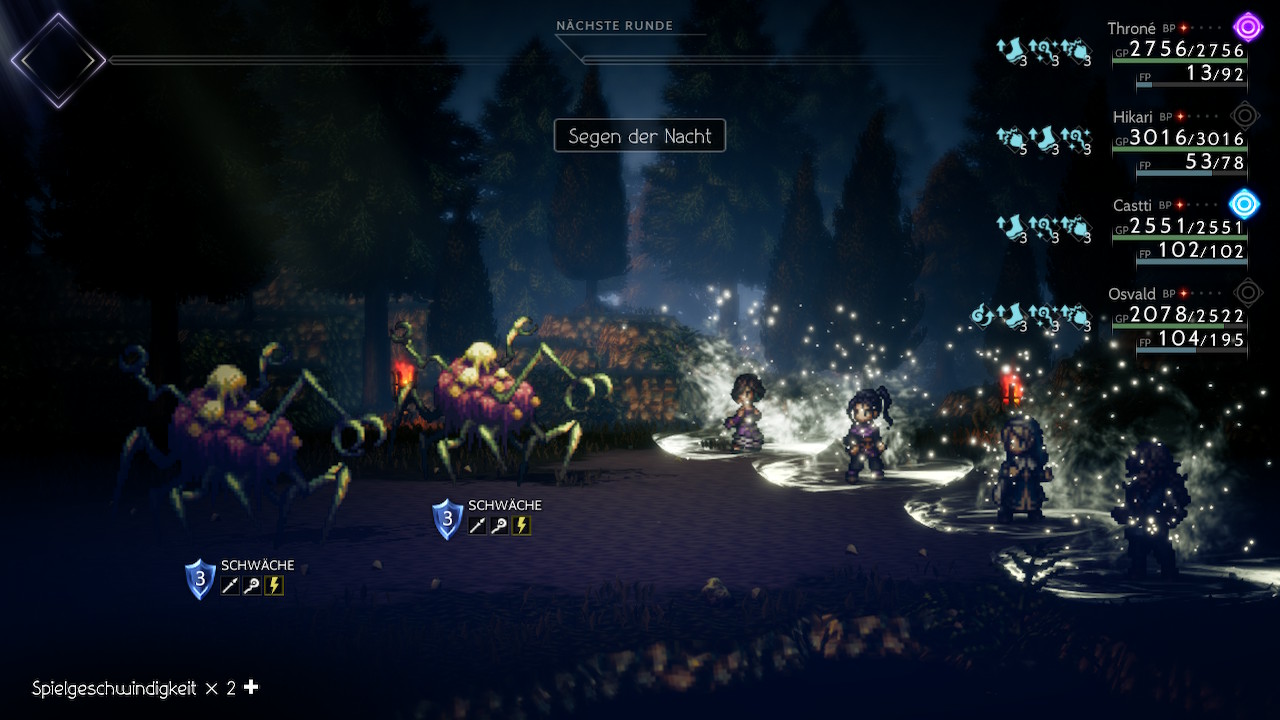Choose Castti's party status panel
This screenshot has height=720, width=1280.
[1178, 233]
